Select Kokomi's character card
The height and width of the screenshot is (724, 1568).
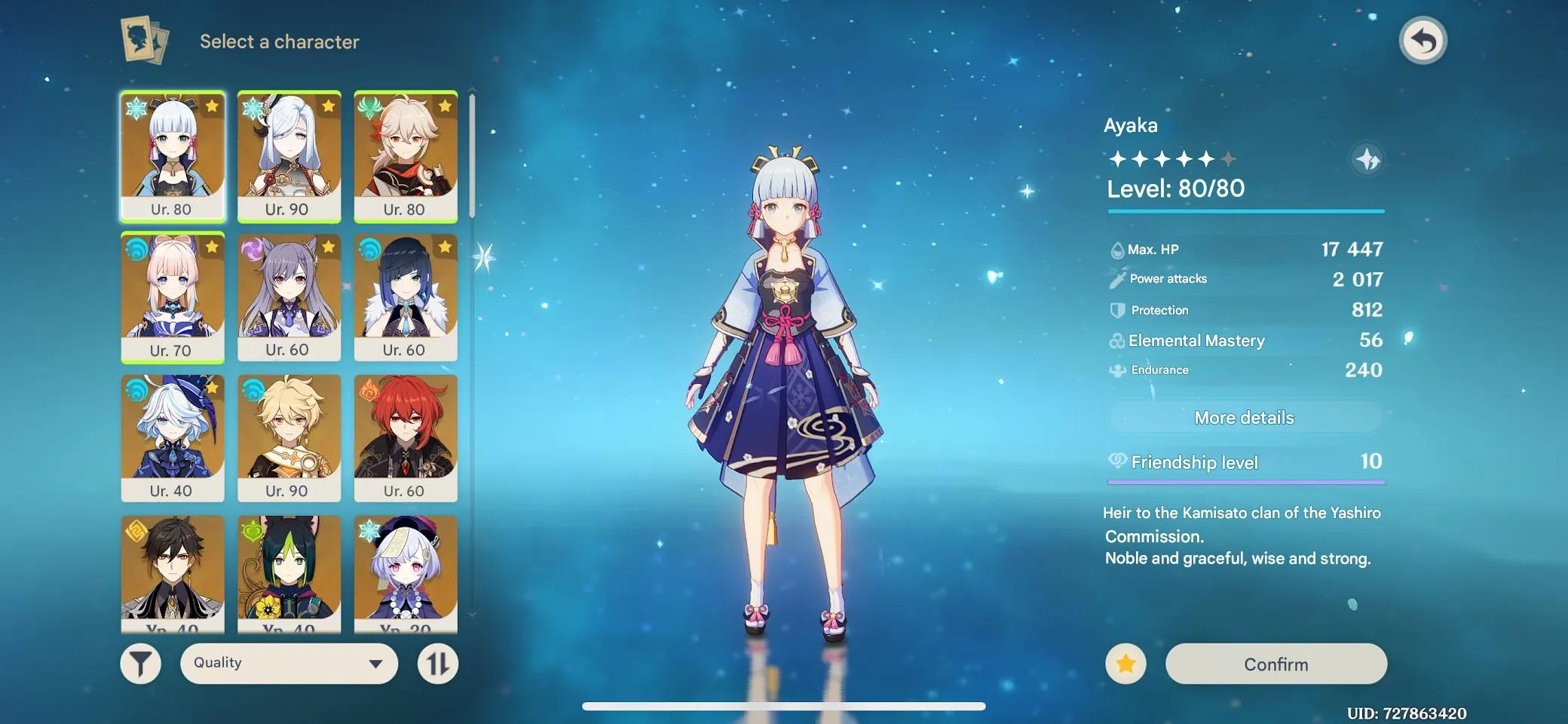tap(172, 296)
